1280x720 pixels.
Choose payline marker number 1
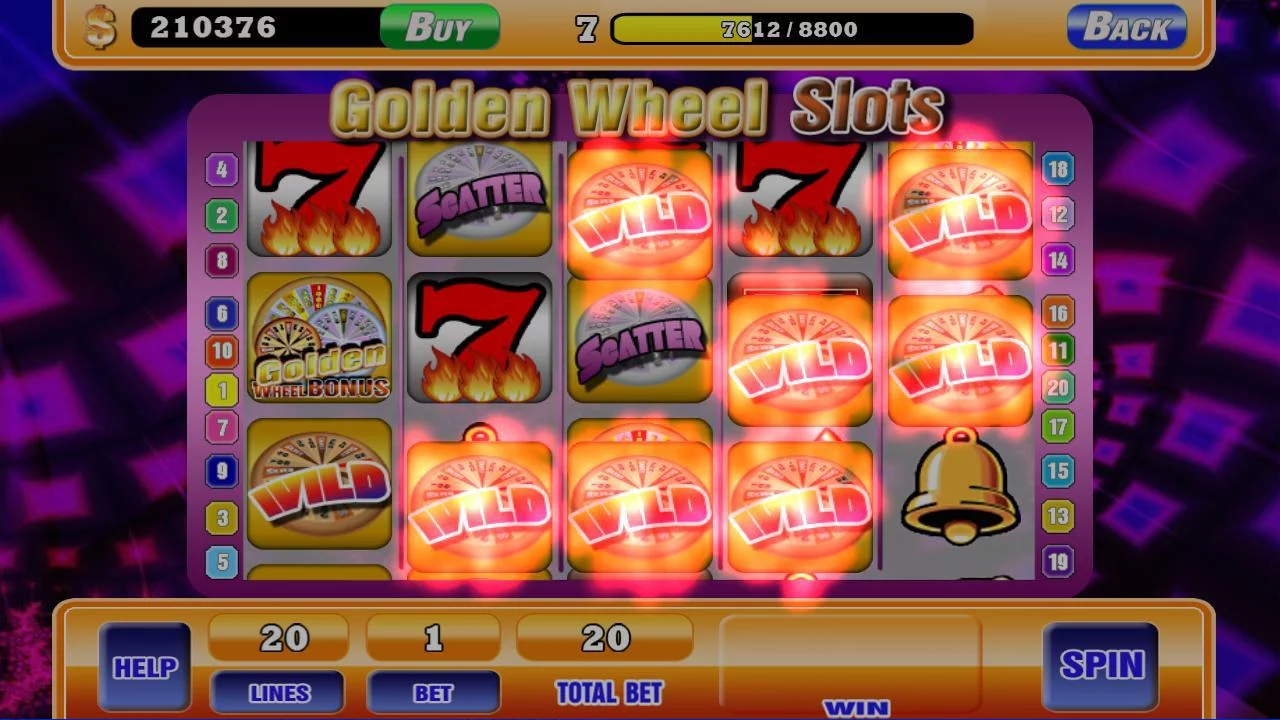[222, 390]
